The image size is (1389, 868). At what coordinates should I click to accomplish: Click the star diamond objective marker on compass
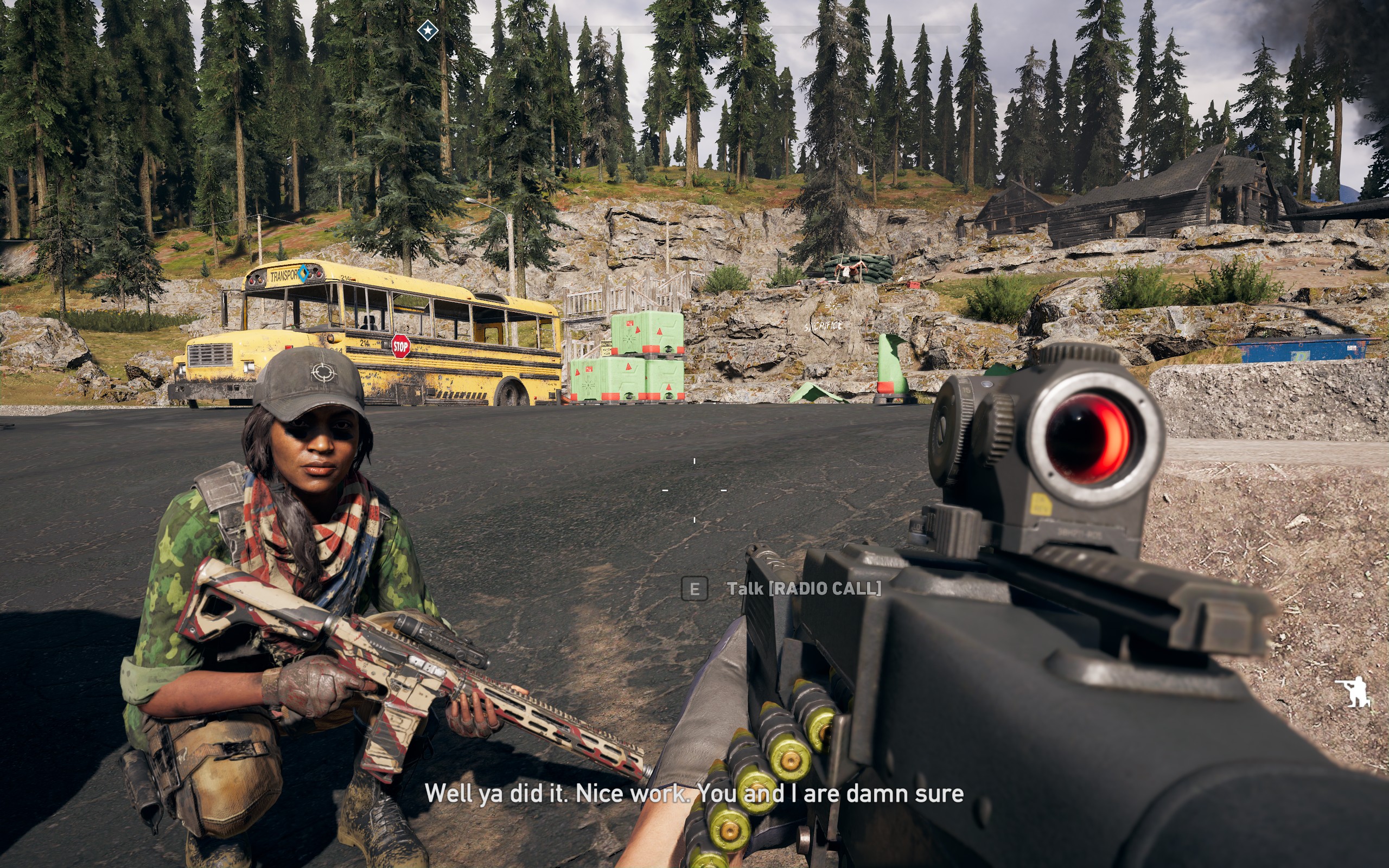click(x=428, y=30)
